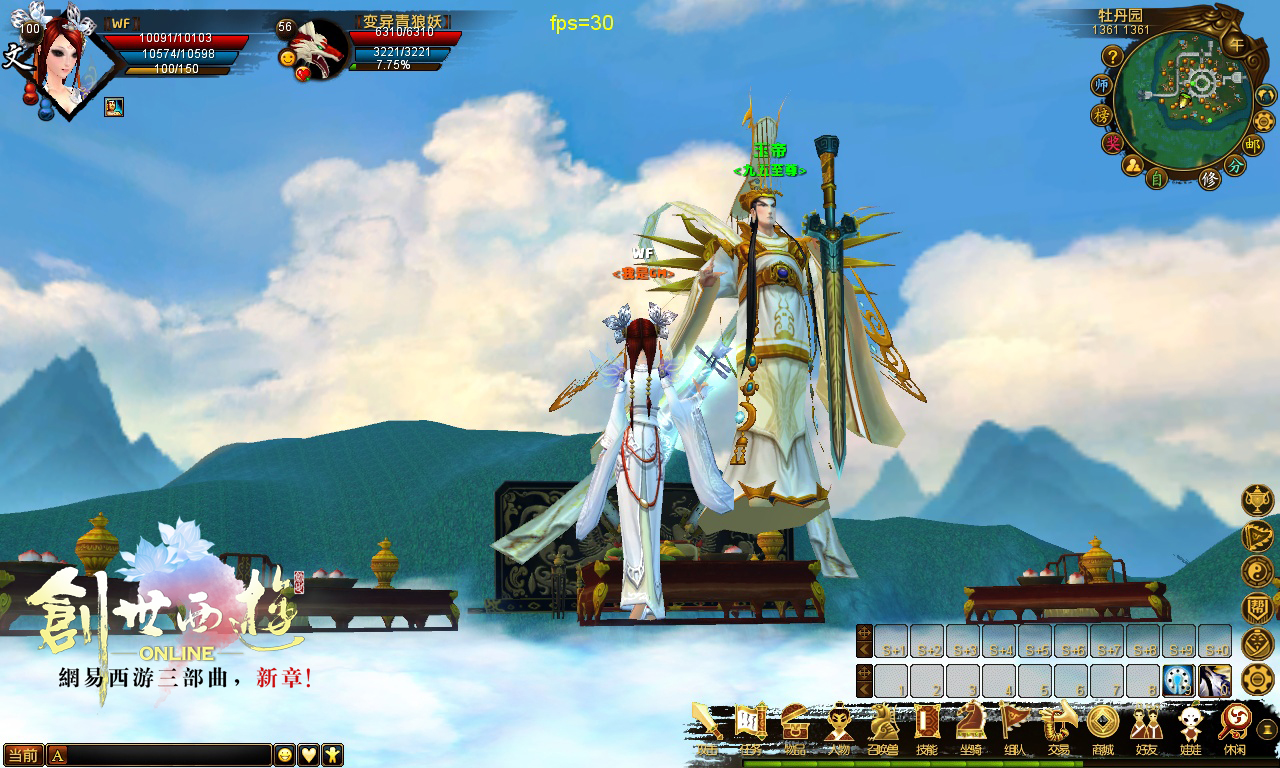Screen dimensions: 1280x768
Task: Show the 好友 friends list
Action: pos(1146,724)
